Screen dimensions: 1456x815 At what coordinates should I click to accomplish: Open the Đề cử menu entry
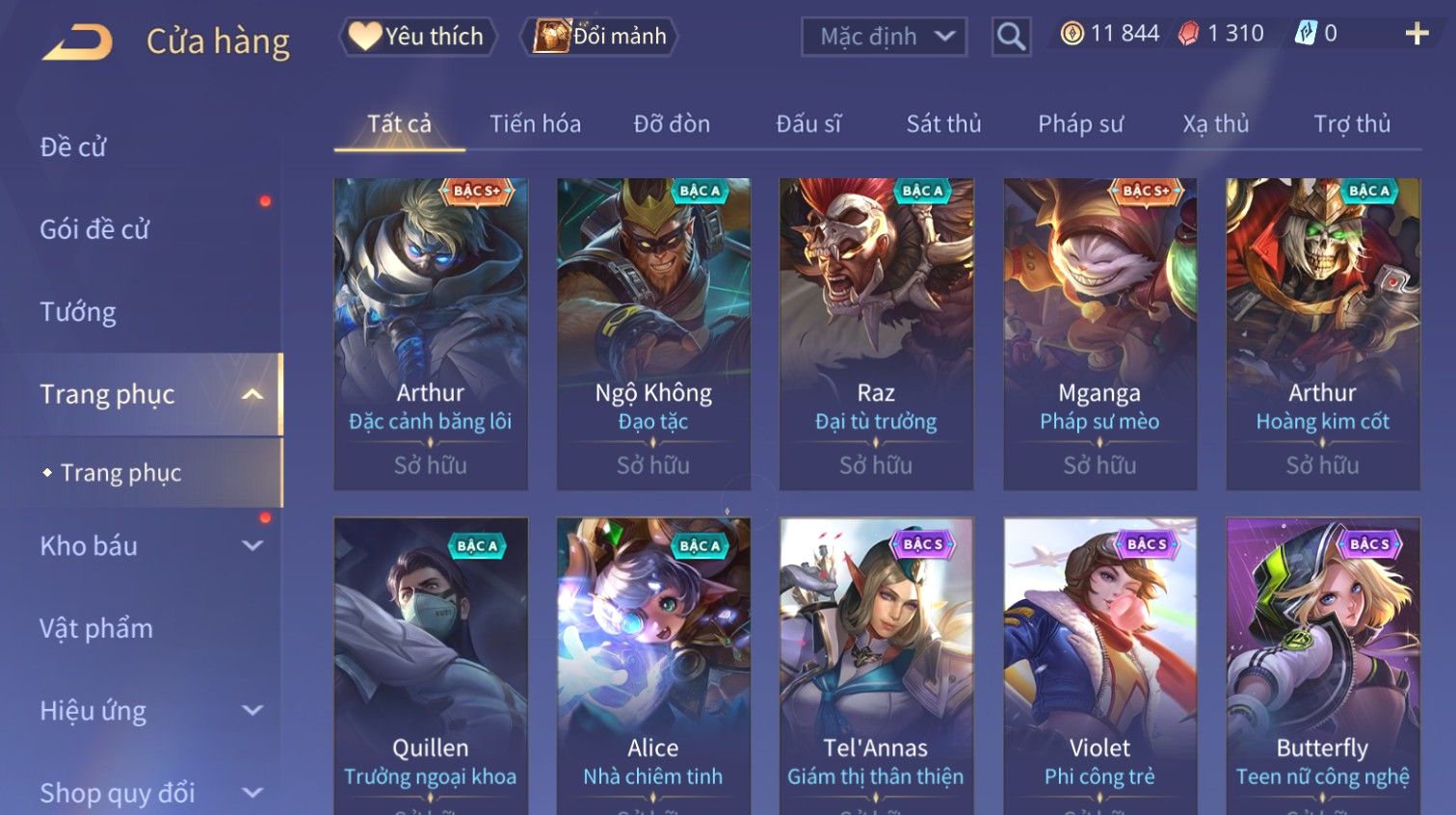coord(73,147)
